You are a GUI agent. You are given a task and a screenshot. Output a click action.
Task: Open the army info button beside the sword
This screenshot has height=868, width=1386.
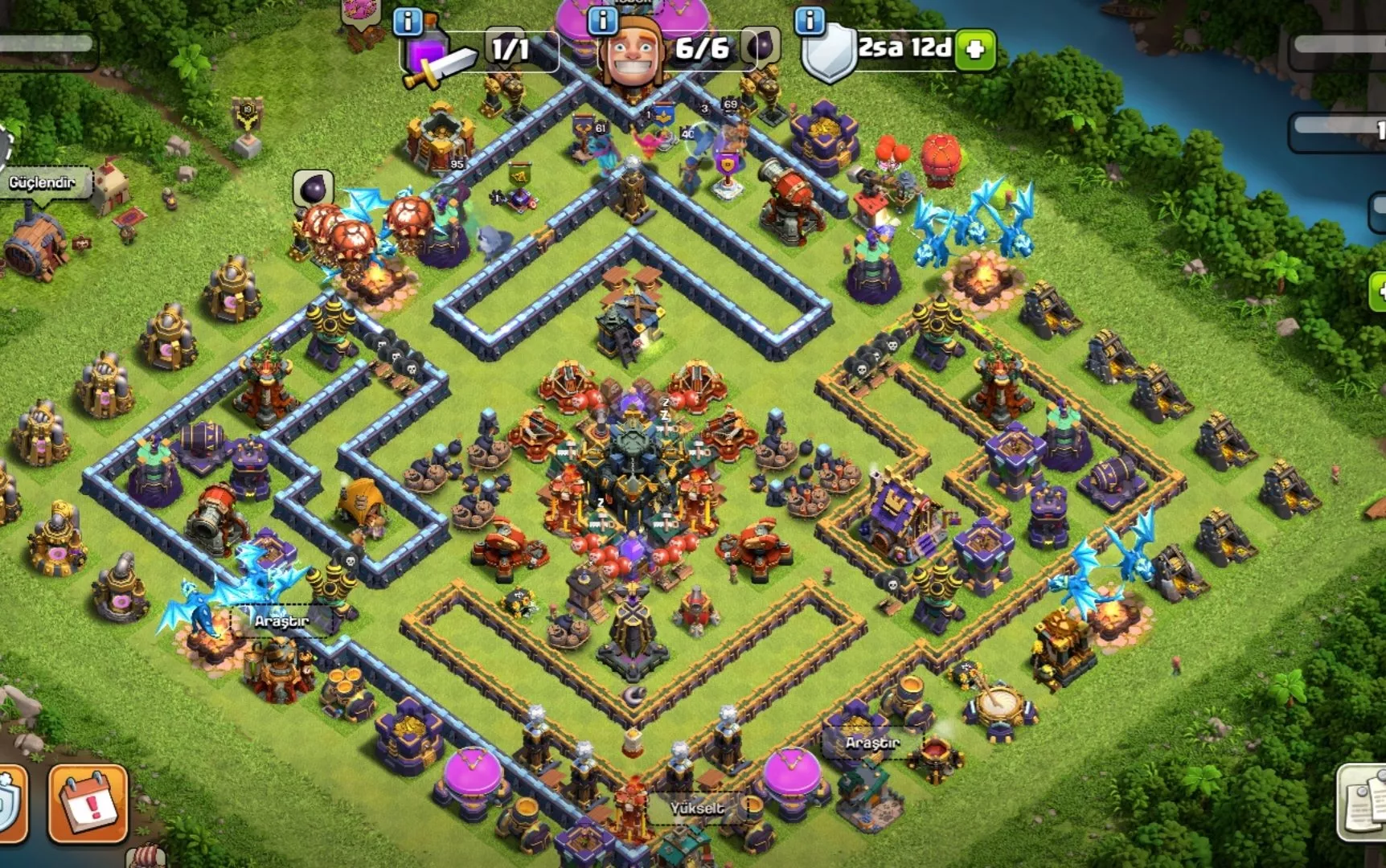pyautogui.click(x=408, y=21)
